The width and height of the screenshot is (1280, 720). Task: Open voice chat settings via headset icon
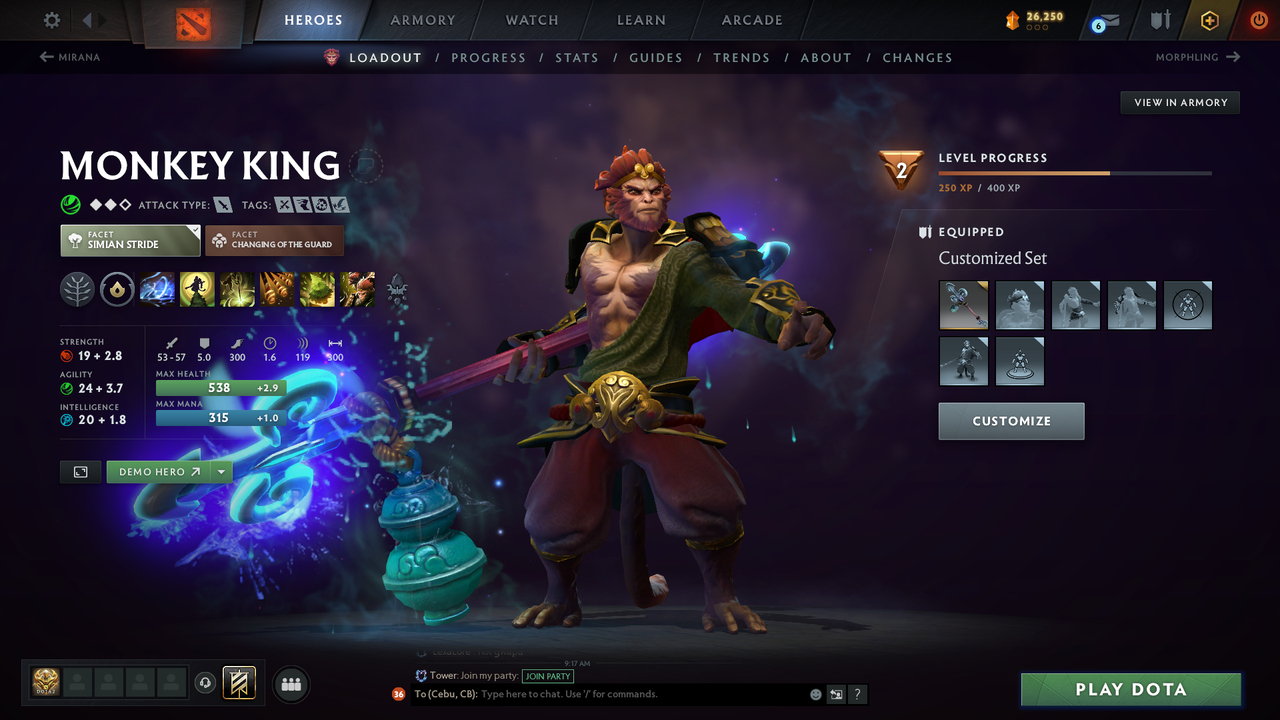[x=206, y=683]
